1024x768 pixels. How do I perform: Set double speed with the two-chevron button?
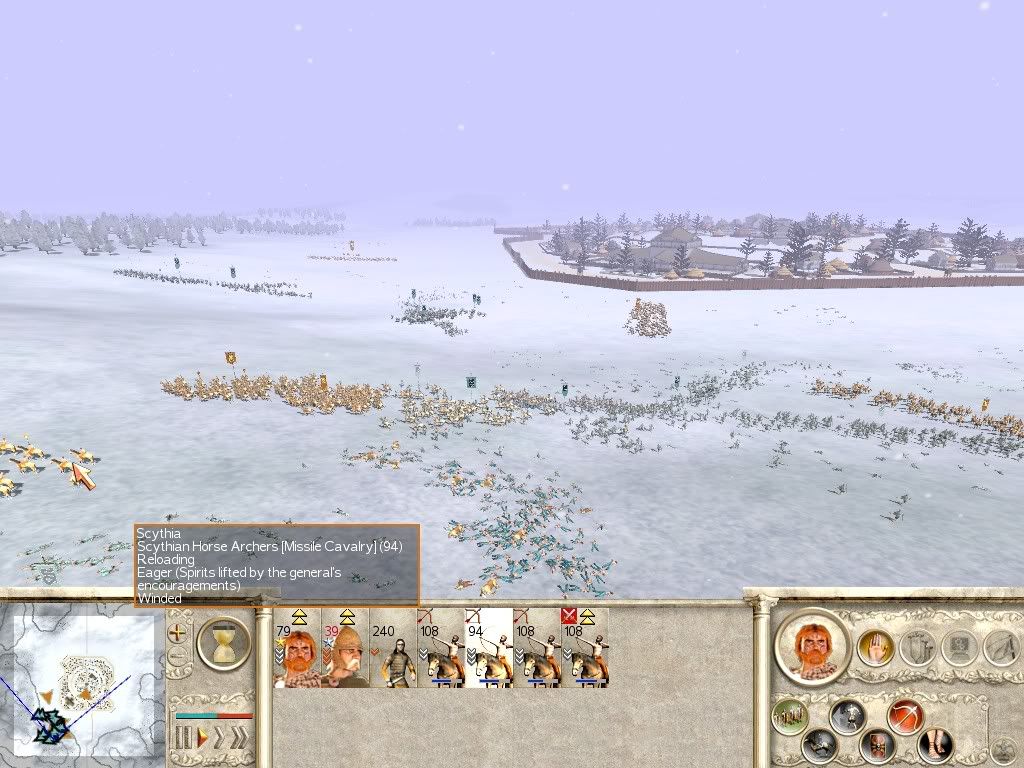click(x=220, y=740)
